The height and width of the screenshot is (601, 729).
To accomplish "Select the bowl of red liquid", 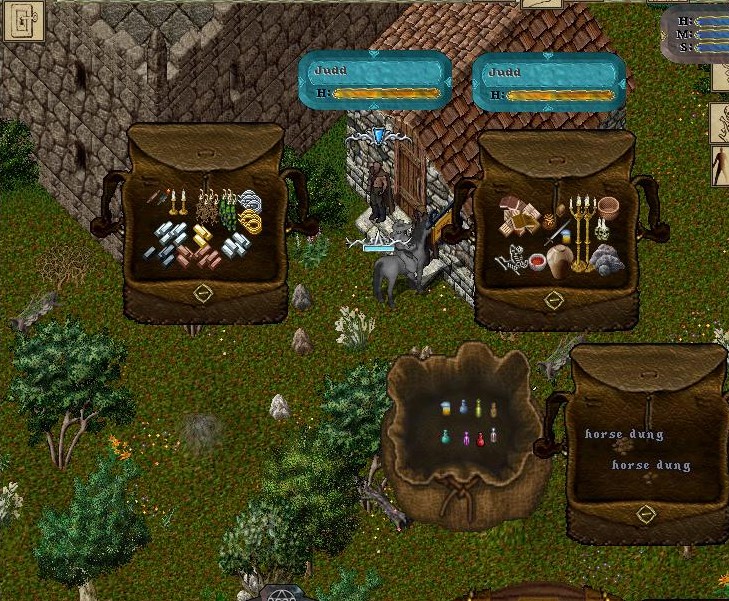I will [538, 262].
